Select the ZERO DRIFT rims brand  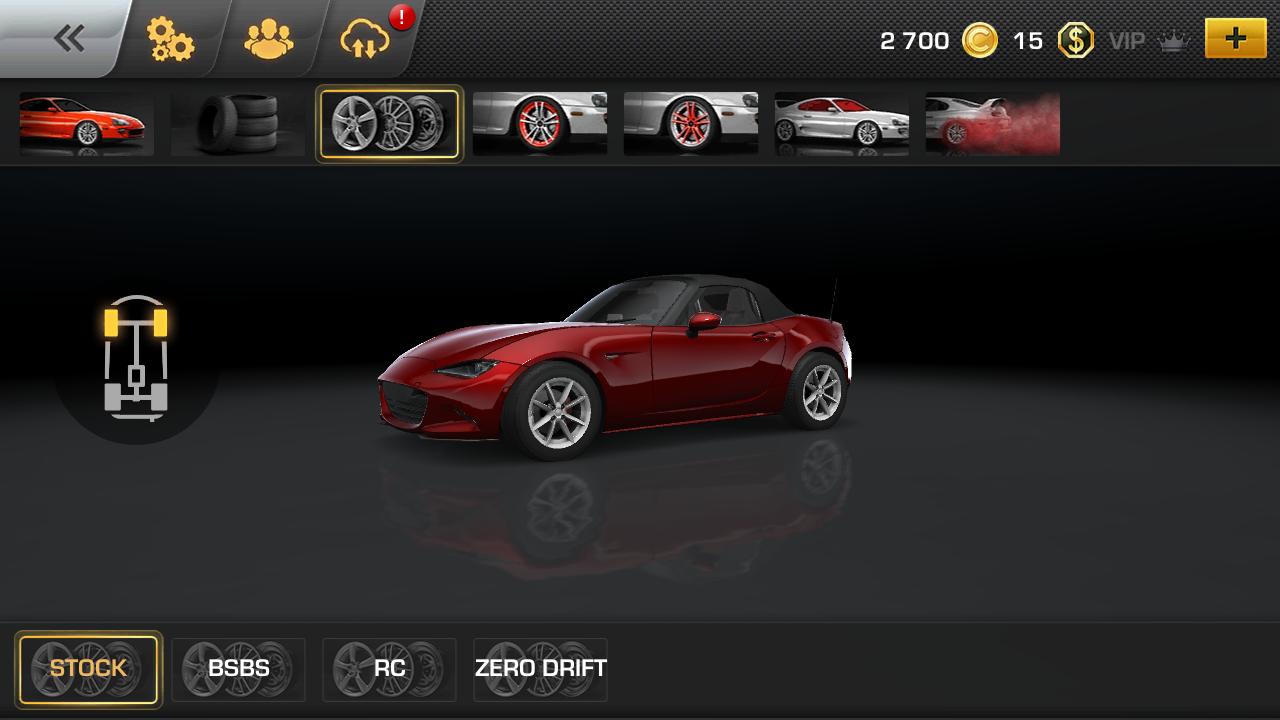click(541, 669)
